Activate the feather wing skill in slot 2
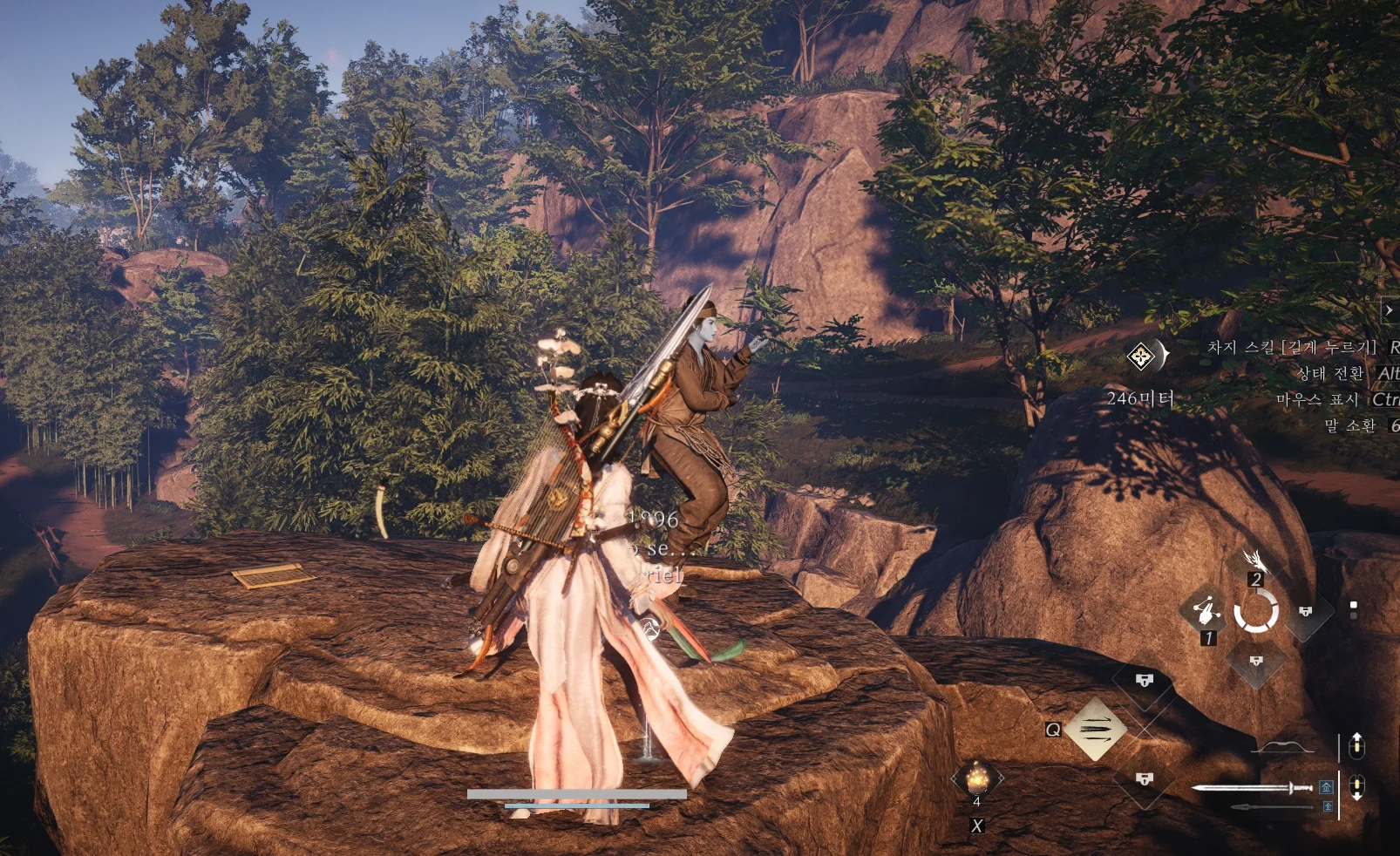1400x856 pixels. pyautogui.click(x=1254, y=559)
